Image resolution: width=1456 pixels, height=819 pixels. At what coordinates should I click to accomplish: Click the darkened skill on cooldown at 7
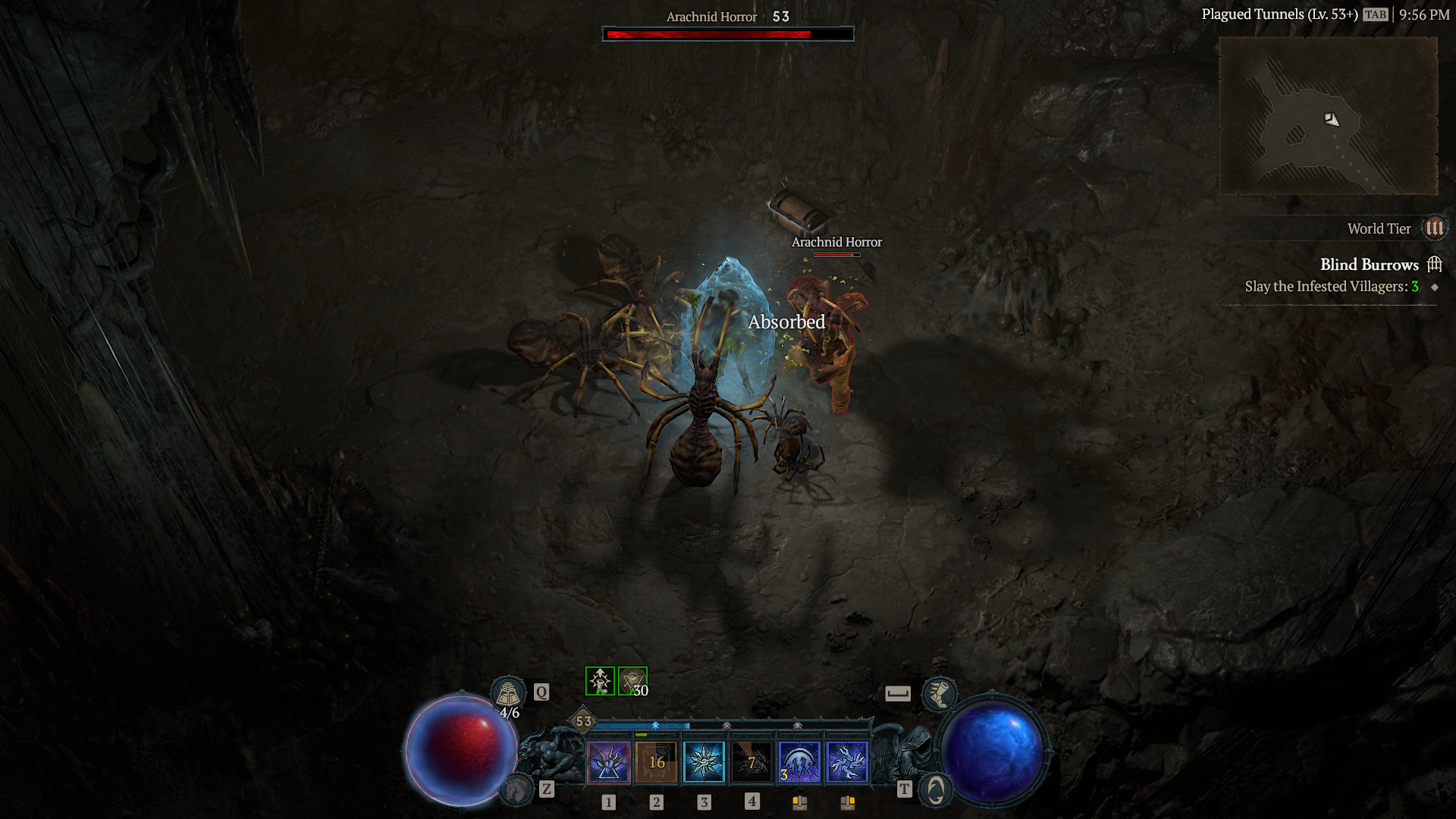[752, 761]
